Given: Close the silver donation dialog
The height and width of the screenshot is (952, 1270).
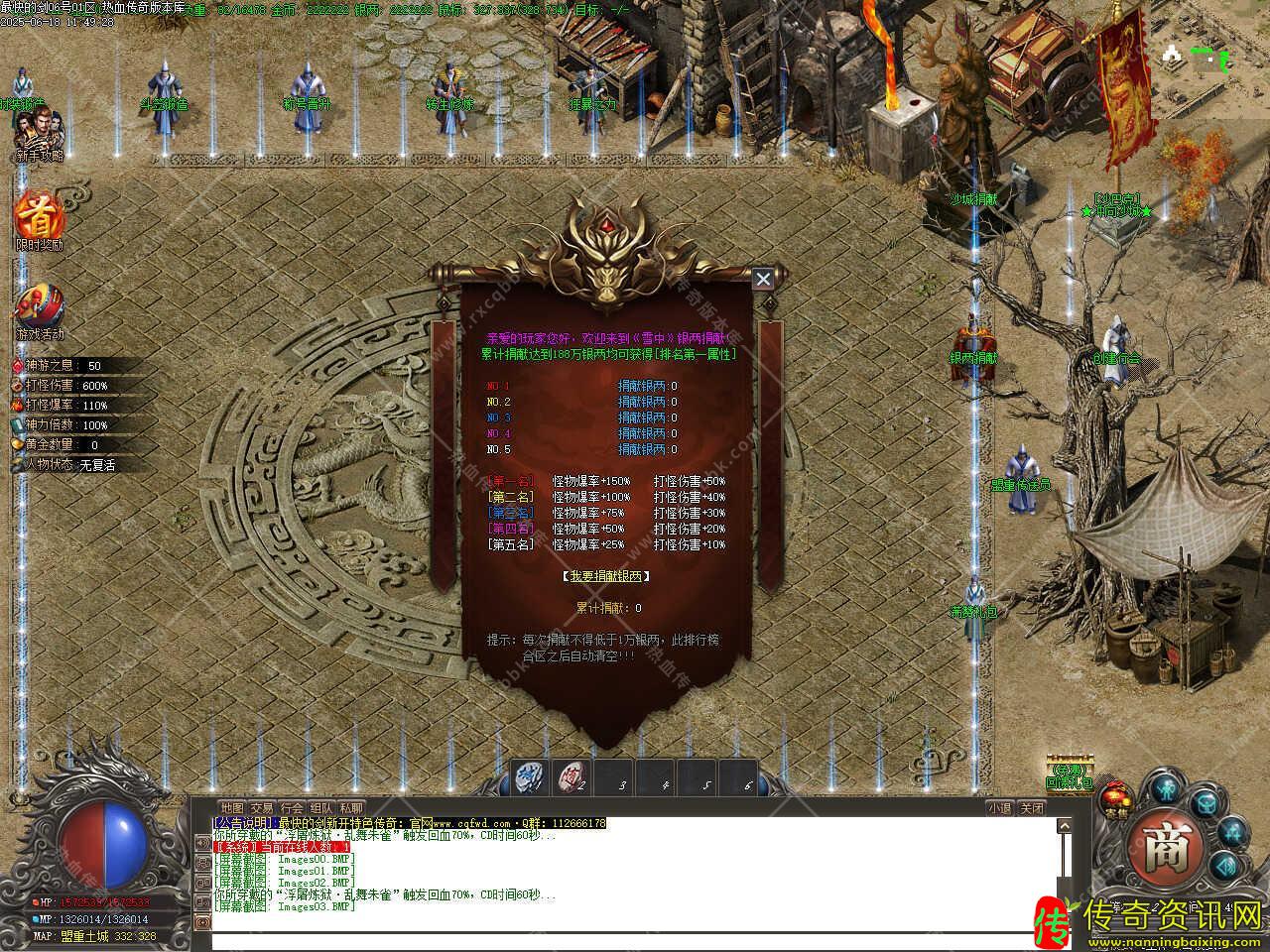Looking at the screenshot, I should [762, 280].
